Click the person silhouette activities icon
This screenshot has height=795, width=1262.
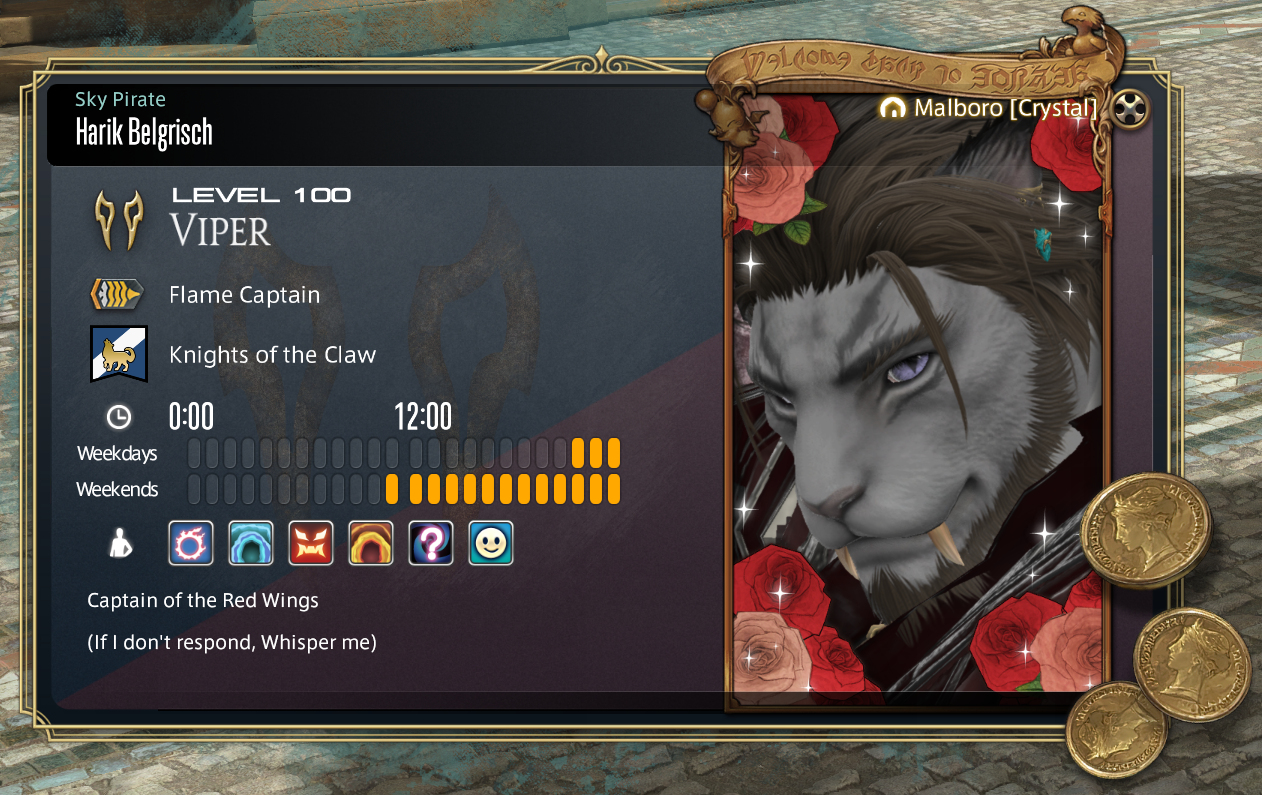(x=119, y=544)
